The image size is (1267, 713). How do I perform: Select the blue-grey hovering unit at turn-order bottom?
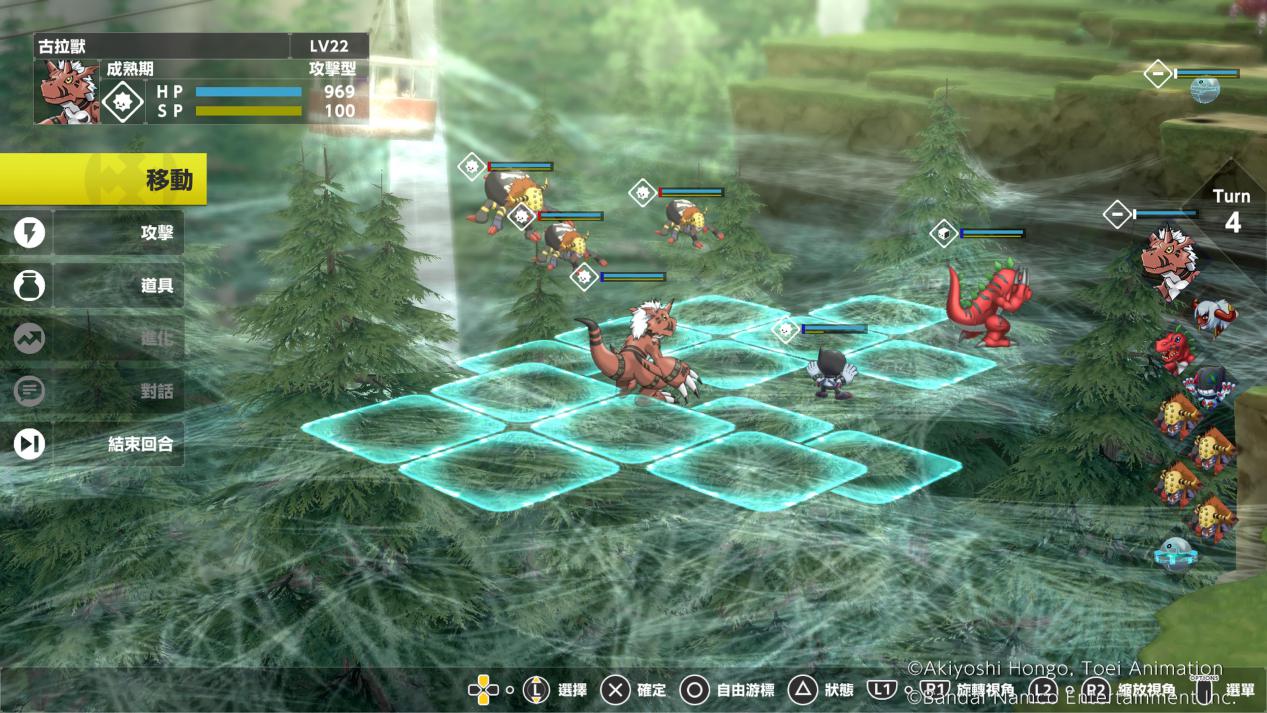coord(1175,553)
